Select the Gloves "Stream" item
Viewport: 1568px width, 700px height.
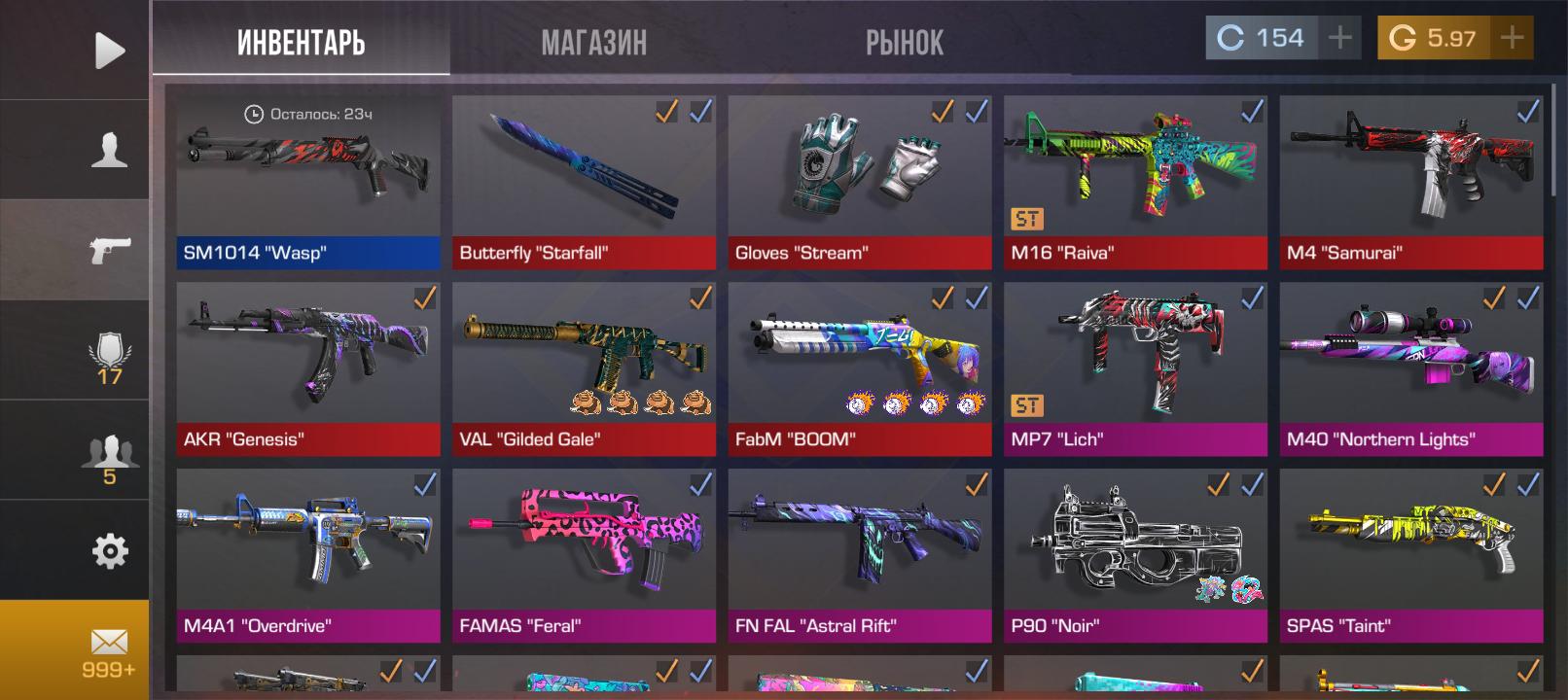(x=860, y=182)
